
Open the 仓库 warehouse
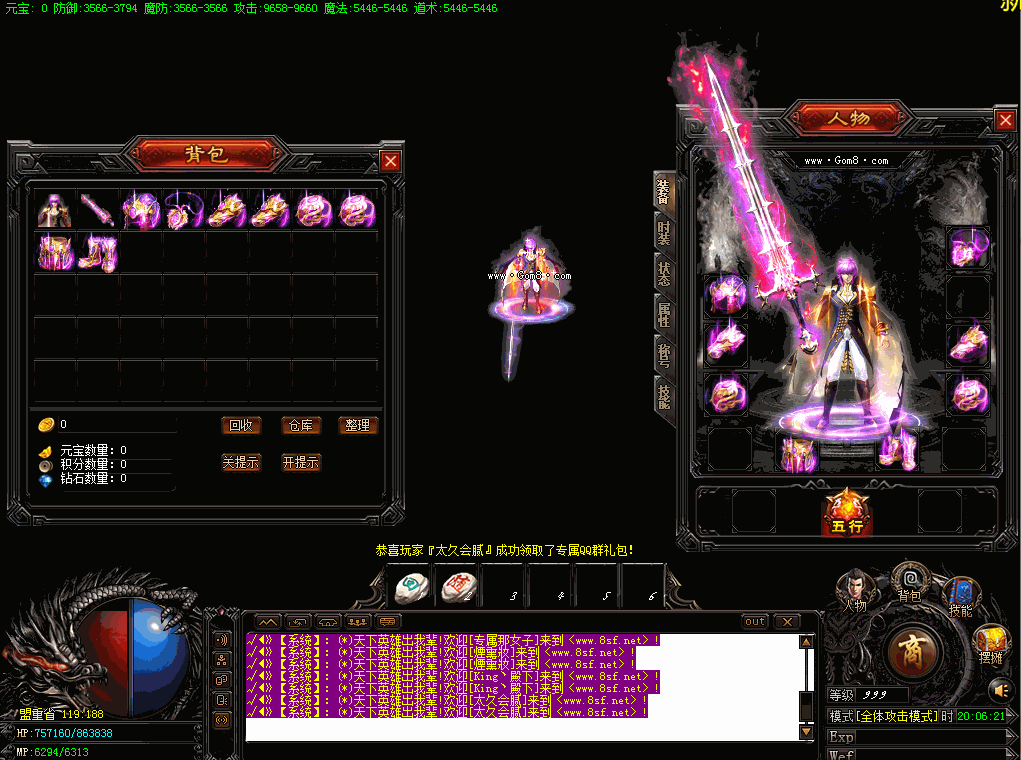[x=299, y=425]
